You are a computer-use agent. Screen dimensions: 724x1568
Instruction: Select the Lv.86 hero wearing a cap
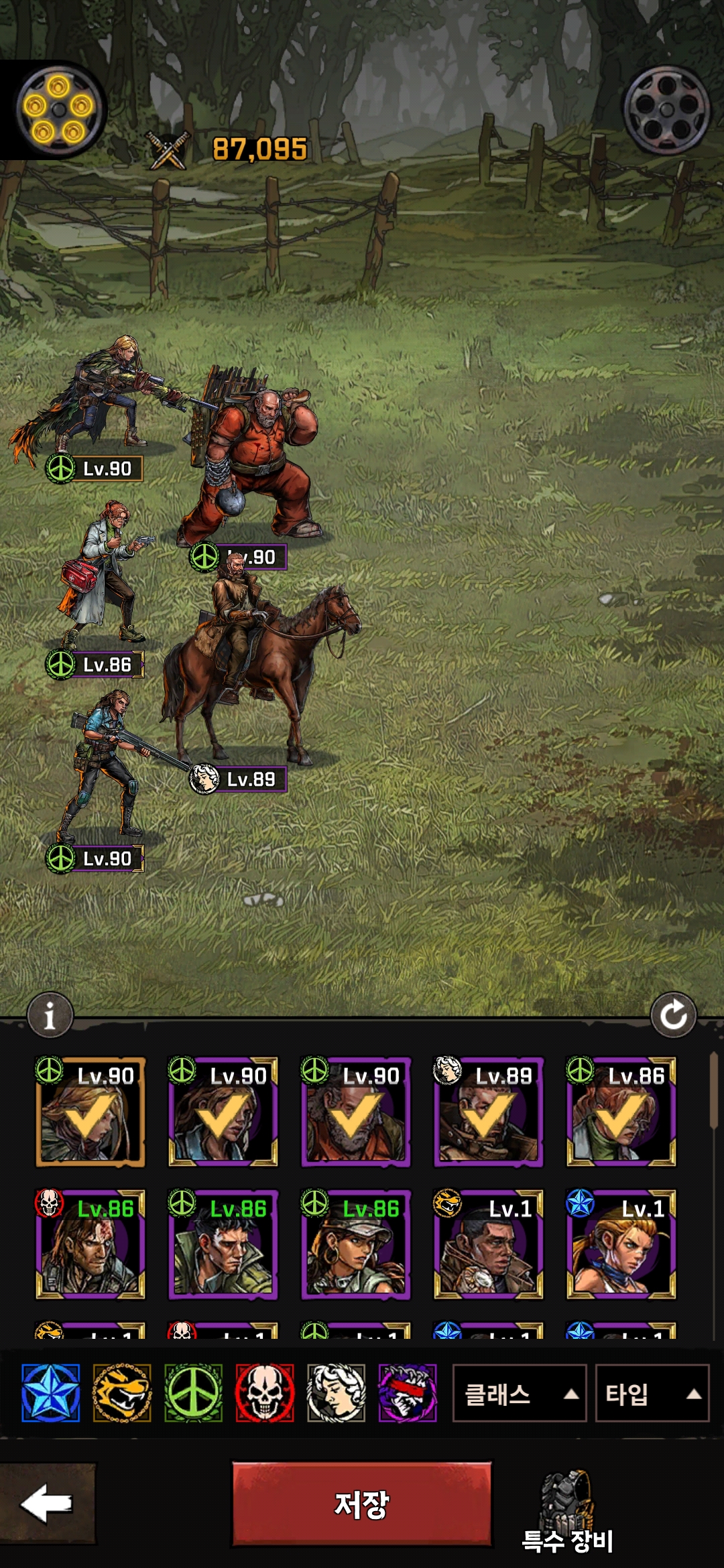click(355, 1244)
